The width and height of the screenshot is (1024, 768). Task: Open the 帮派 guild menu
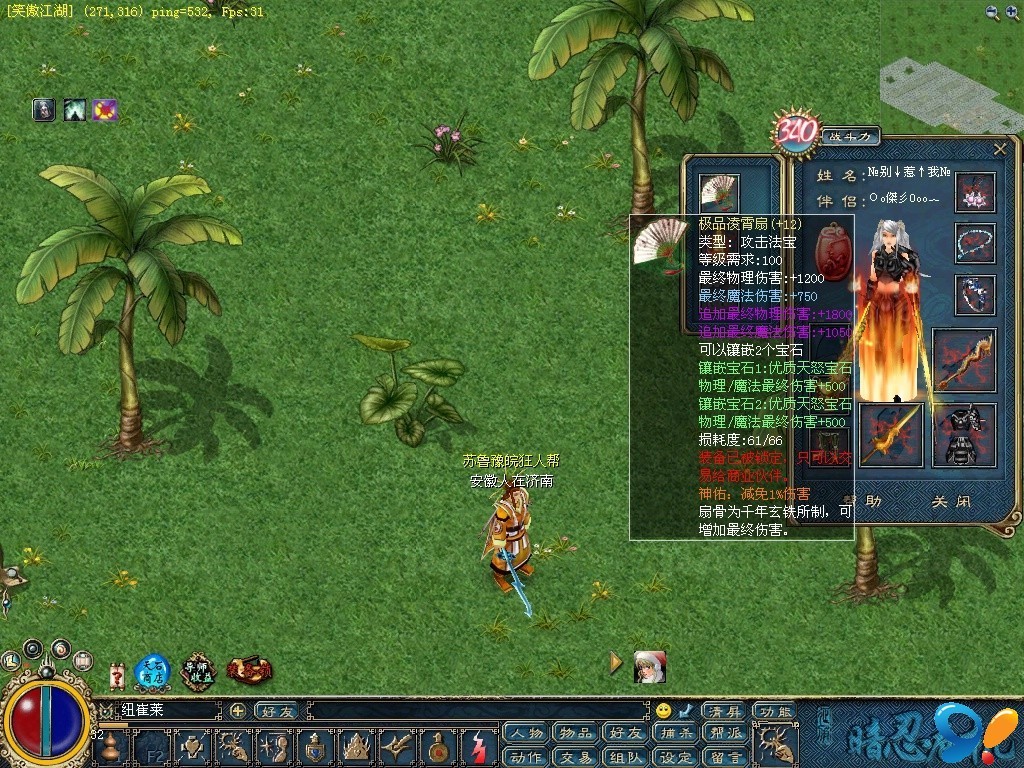(x=727, y=735)
